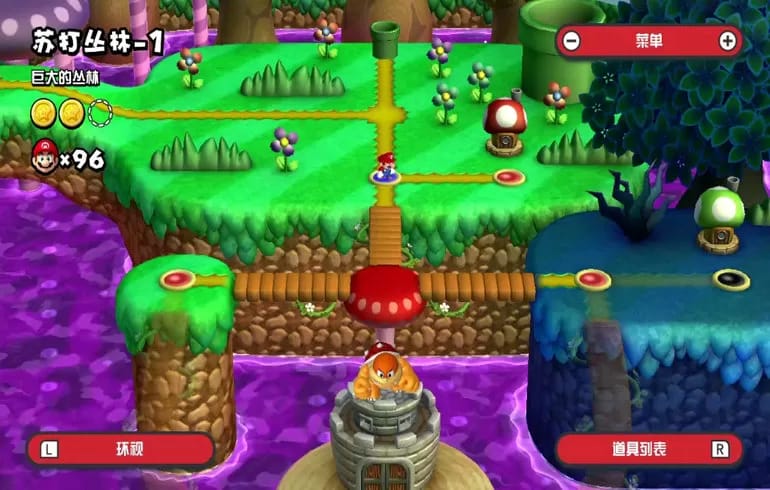Open the 菜单 menu button
The image size is (770, 490).
click(649, 41)
